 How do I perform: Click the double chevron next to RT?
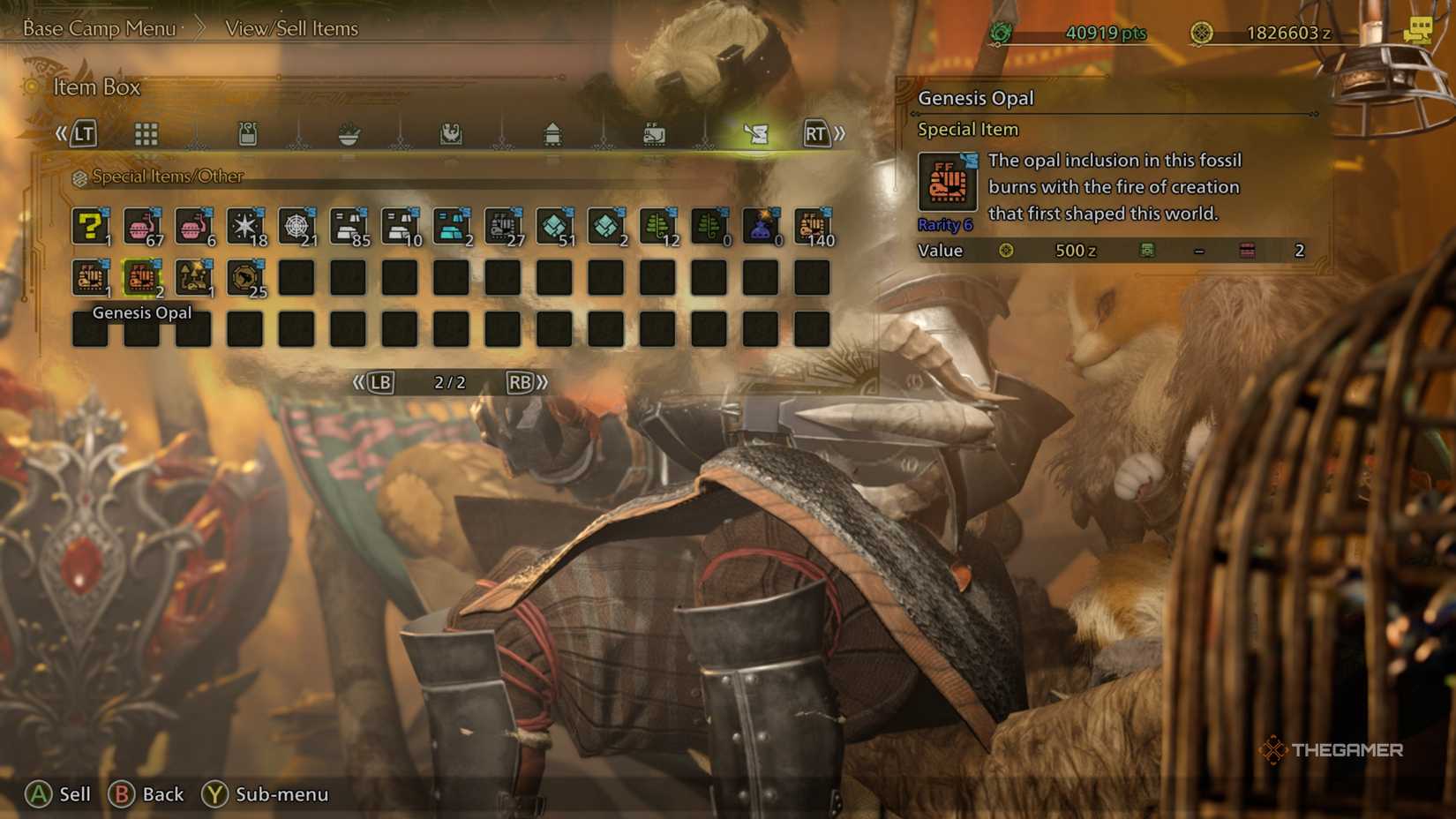pyautogui.click(x=840, y=134)
